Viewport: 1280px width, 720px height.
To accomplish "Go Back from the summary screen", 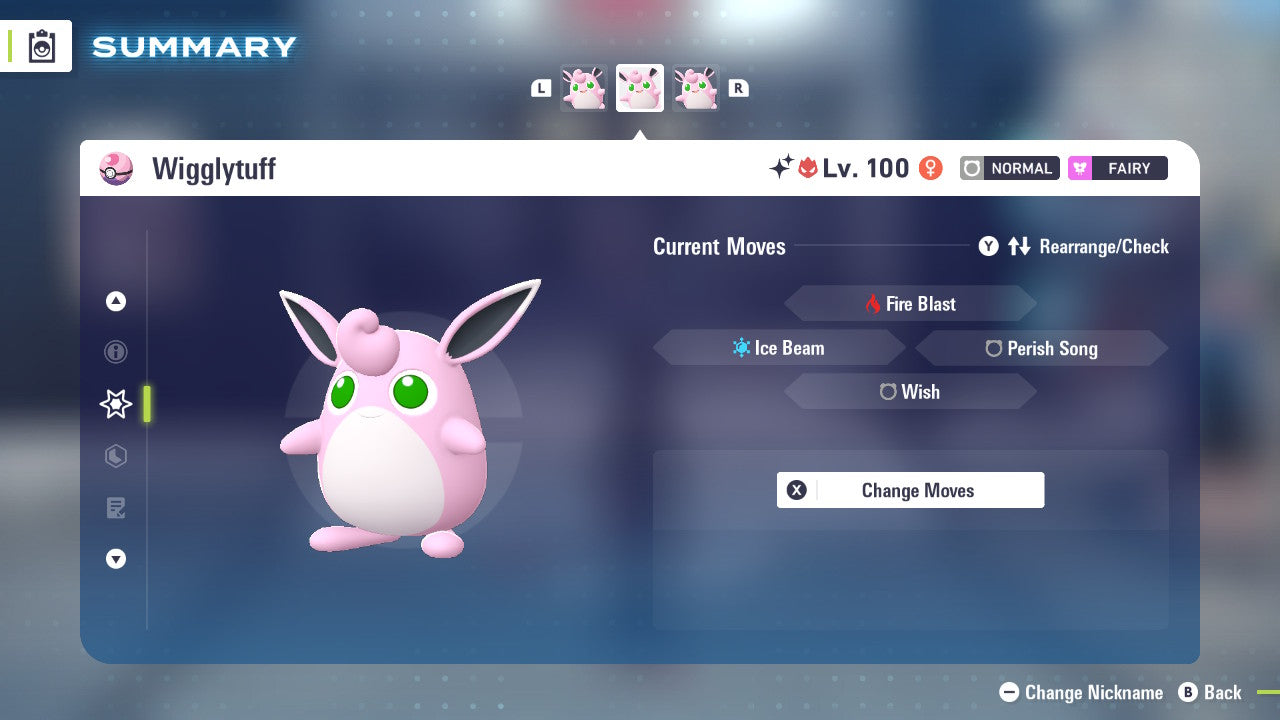I will tap(1210, 692).
